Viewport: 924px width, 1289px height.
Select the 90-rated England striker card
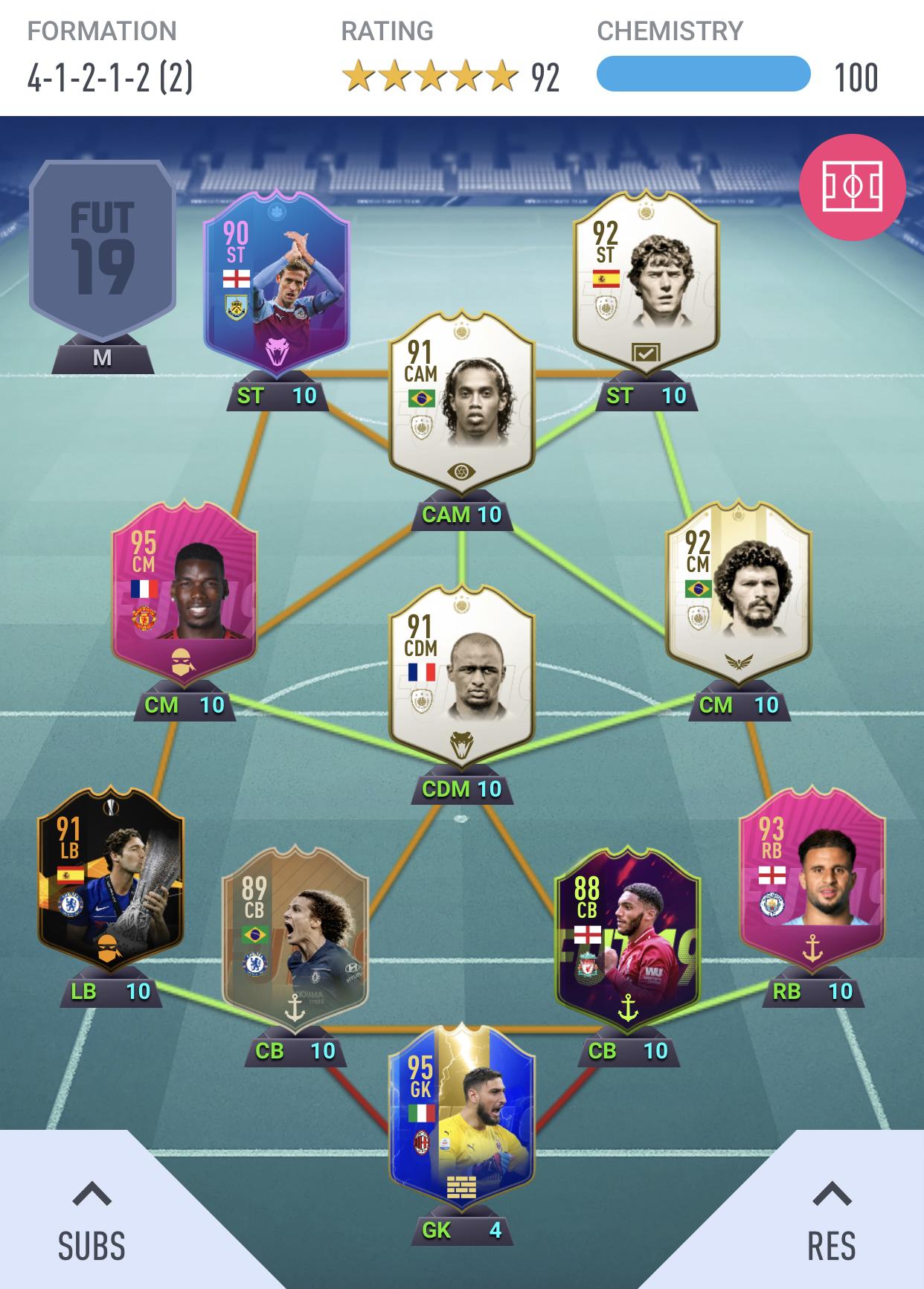point(276,281)
